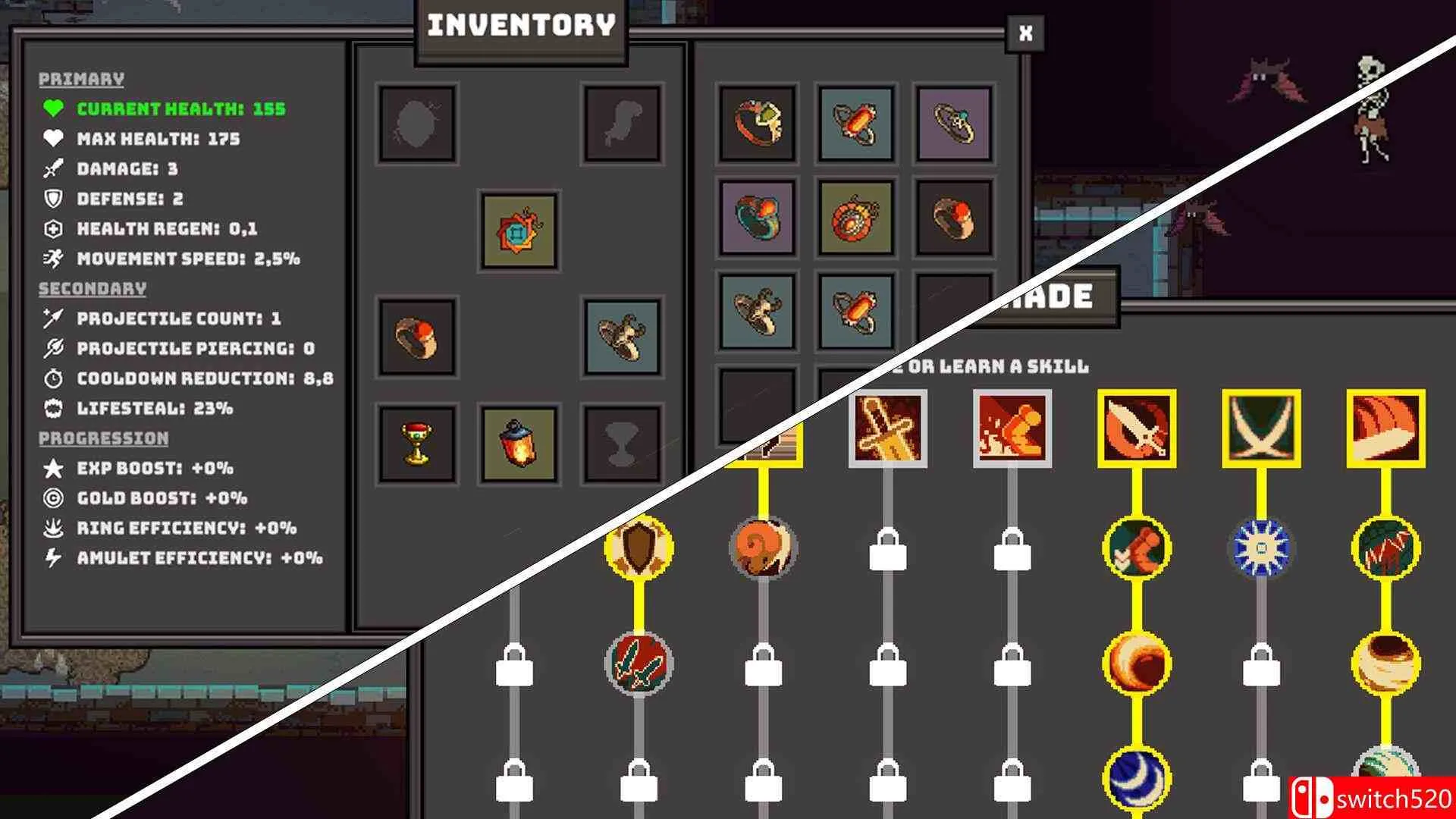Click the teal-gem ring in the ring grid
This screenshot has height=819, width=1456.
click(955, 124)
